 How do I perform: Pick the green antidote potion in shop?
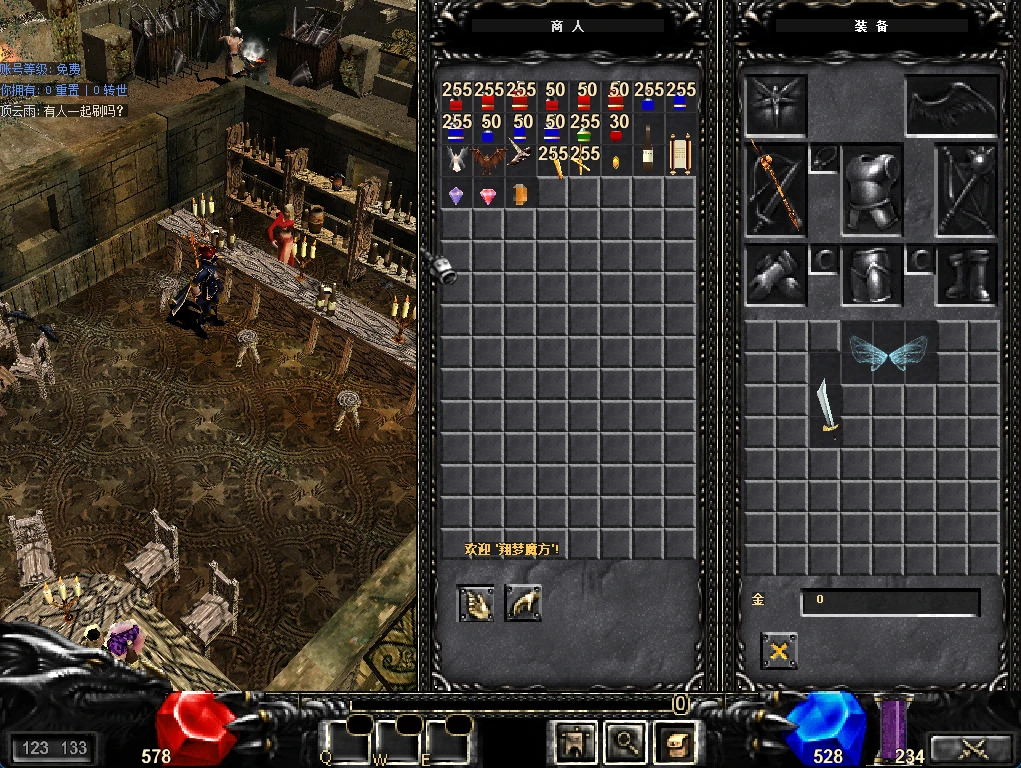tap(586, 129)
